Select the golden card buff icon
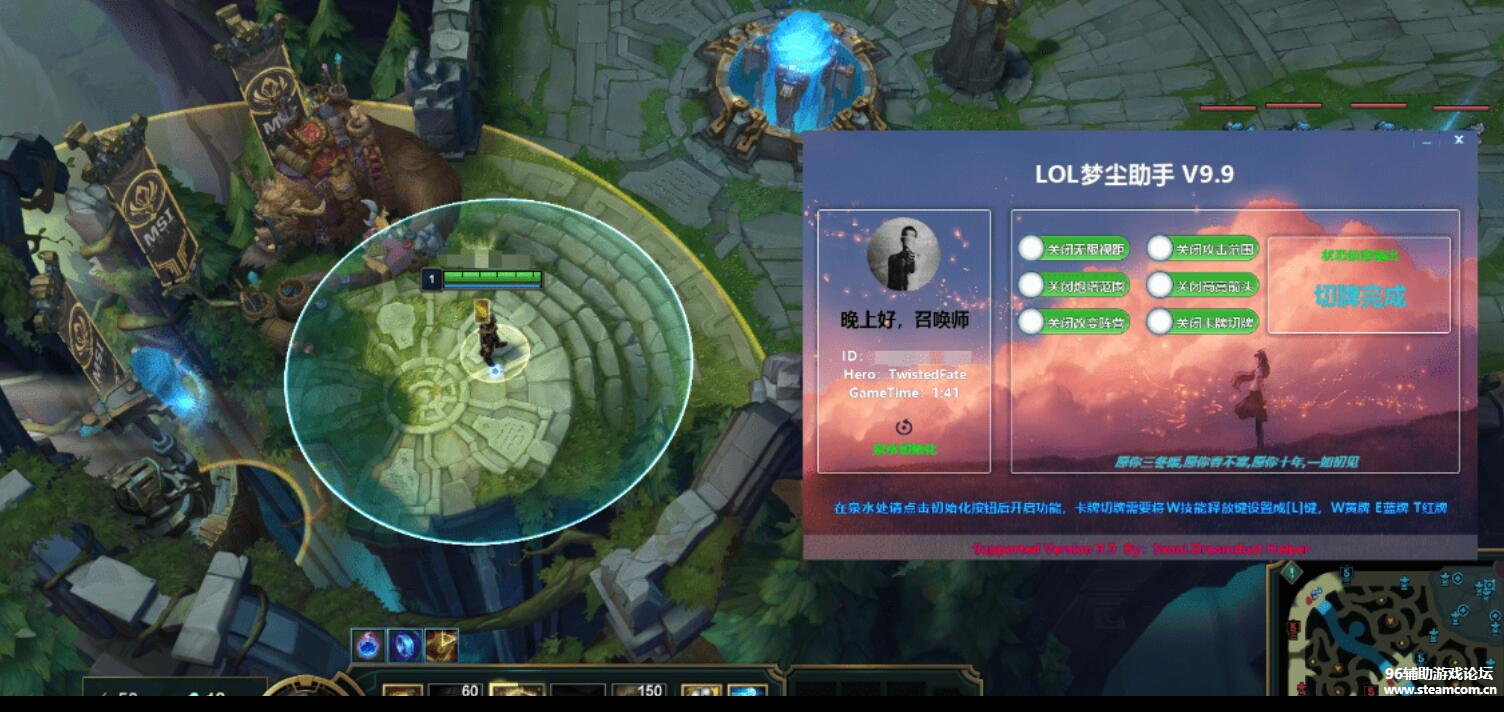1504x712 pixels. [441, 646]
